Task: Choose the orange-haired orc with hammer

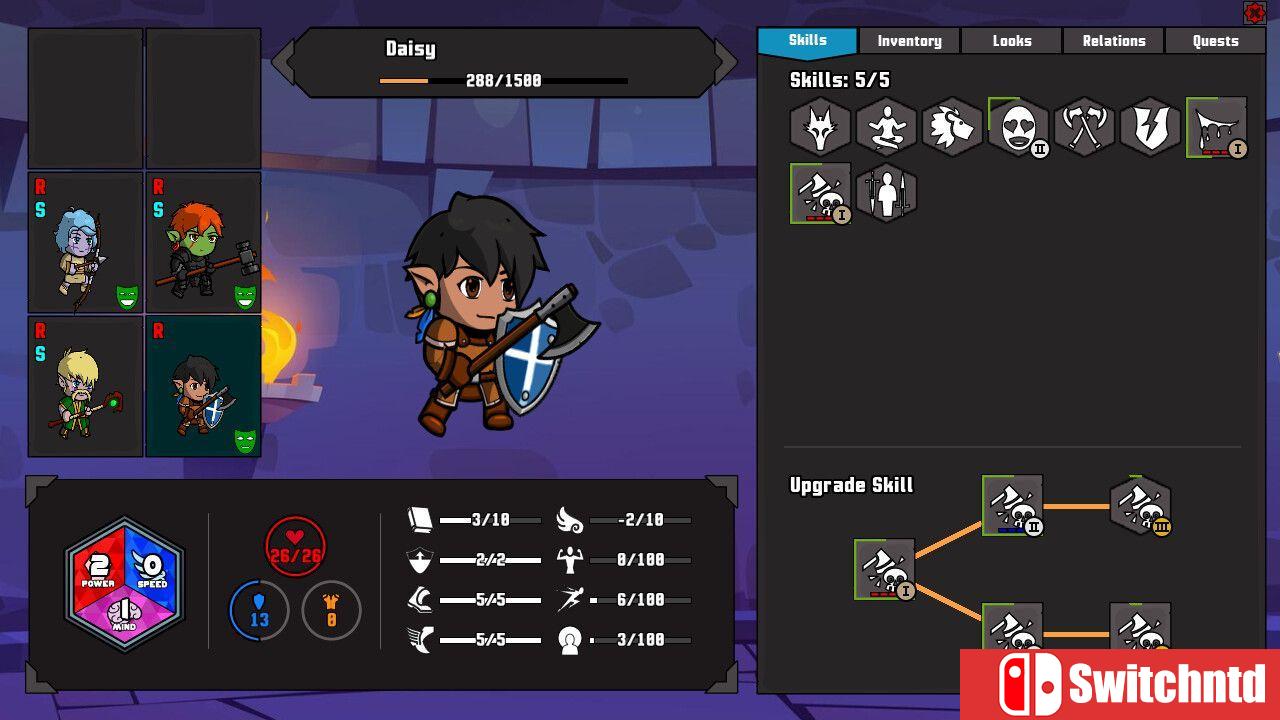Action: (204, 243)
